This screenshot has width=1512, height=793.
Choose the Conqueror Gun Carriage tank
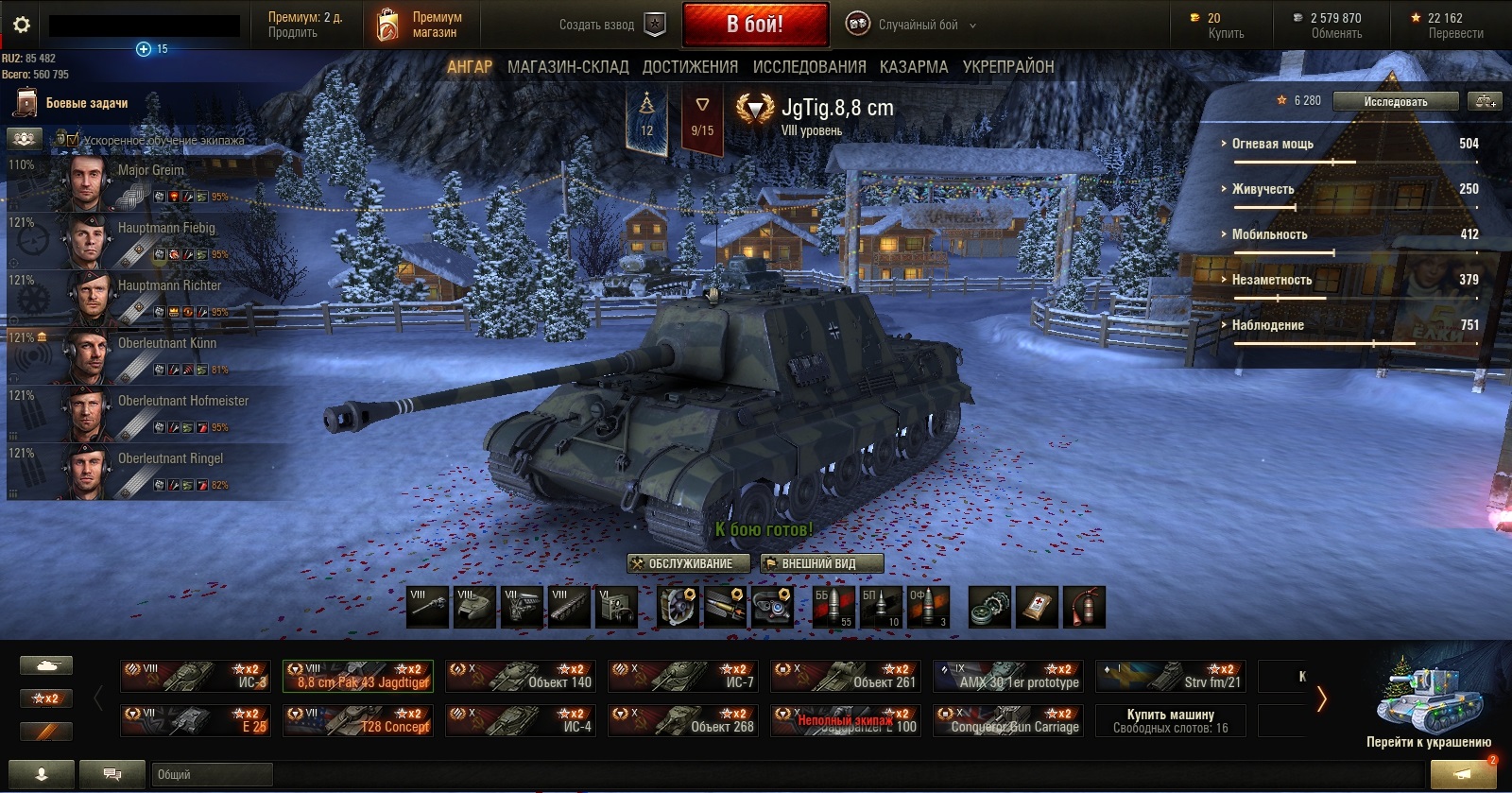1007,720
